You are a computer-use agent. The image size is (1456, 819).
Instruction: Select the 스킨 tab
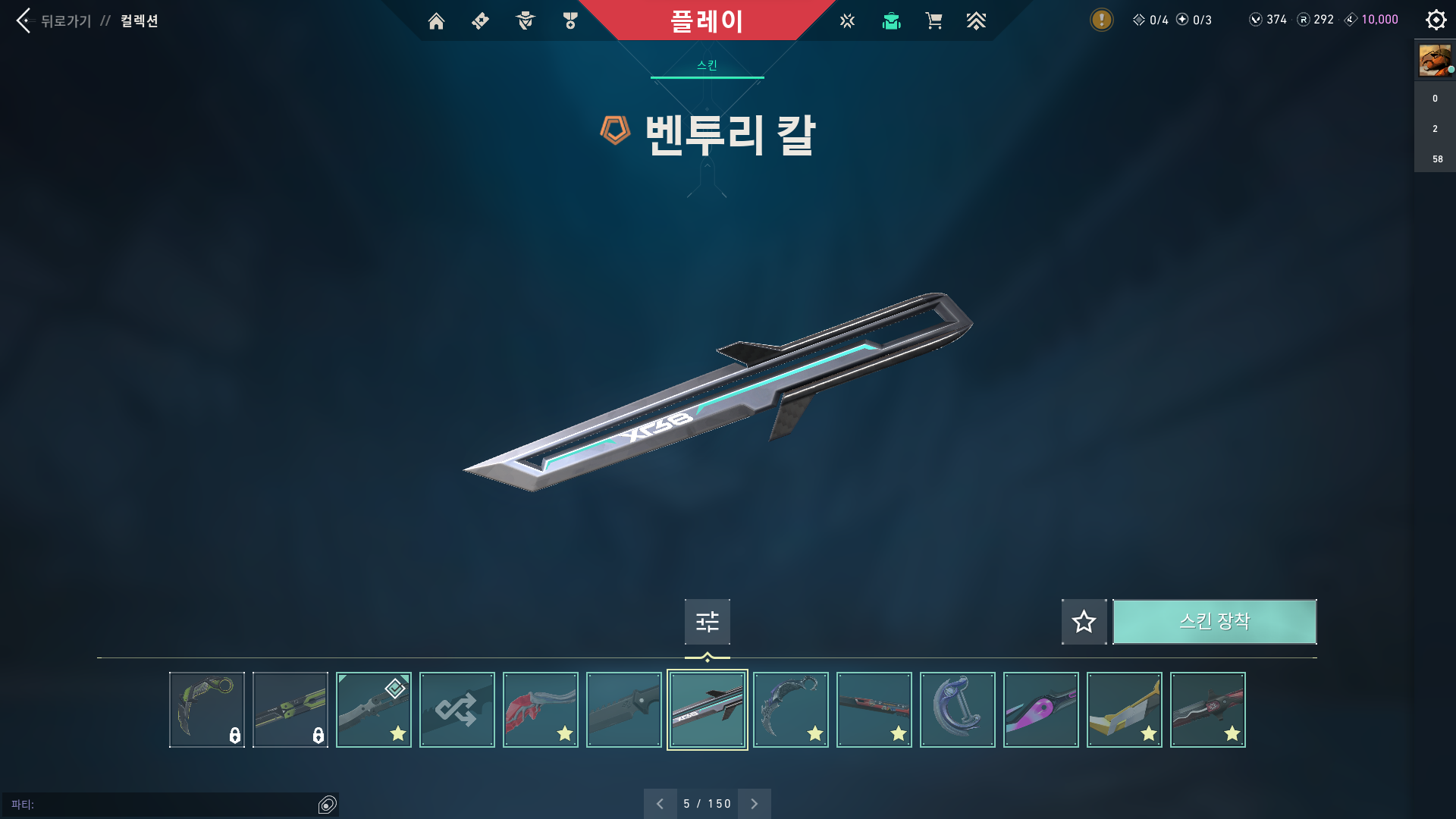707,65
